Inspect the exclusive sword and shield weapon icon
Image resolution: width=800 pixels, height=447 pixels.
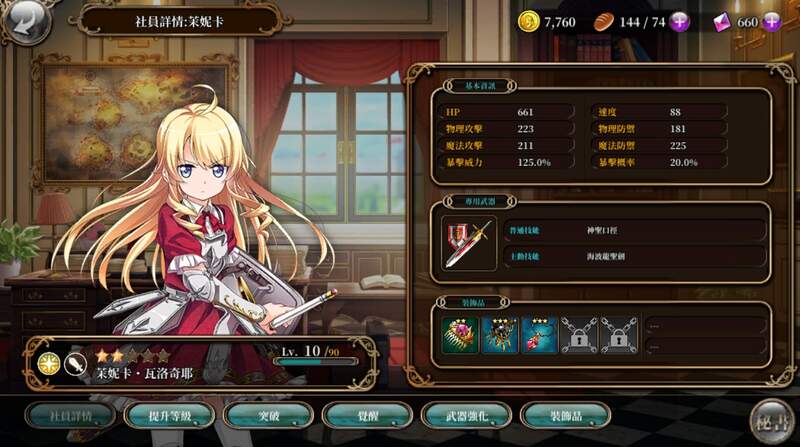pyautogui.click(x=468, y=243)
